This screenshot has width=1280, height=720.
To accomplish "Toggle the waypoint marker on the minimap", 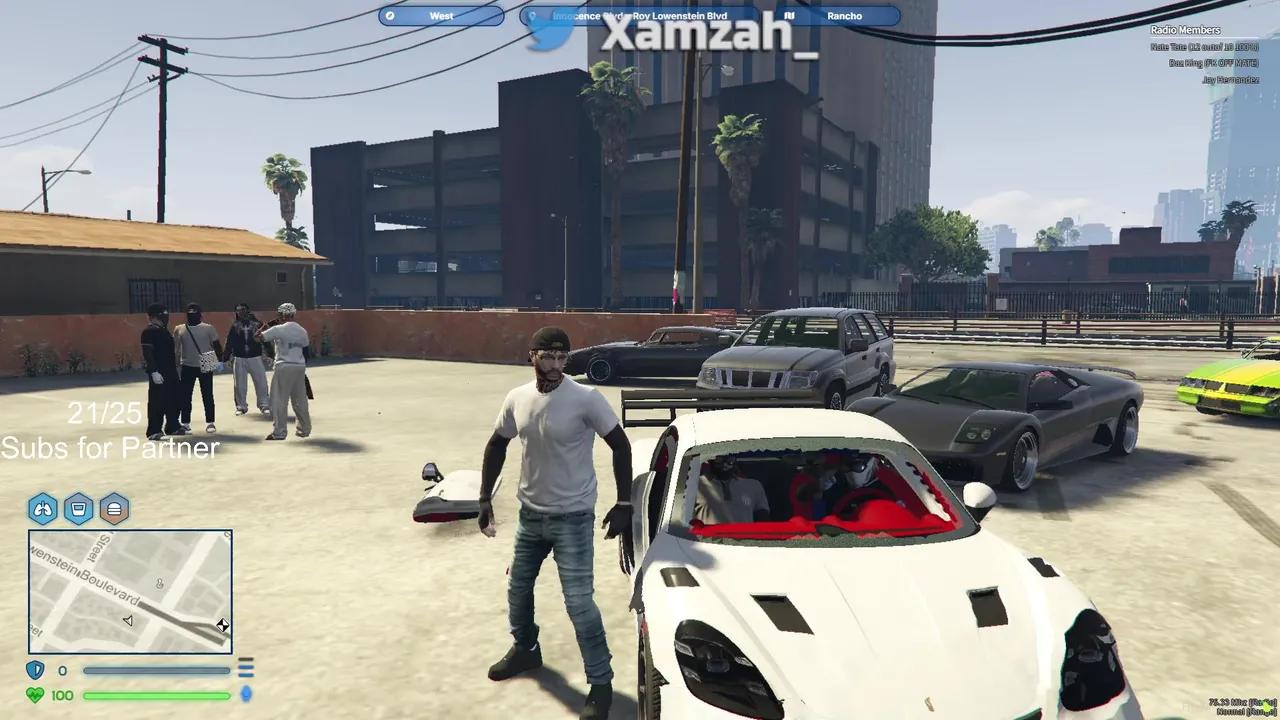I will [221, 626].
